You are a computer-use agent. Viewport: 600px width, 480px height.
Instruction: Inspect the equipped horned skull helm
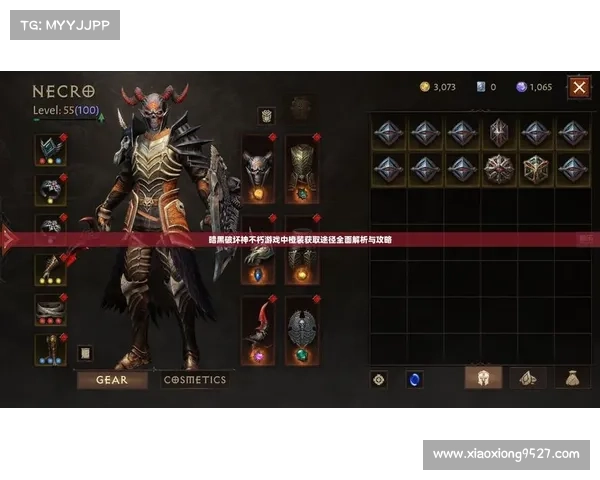point(259,169)
